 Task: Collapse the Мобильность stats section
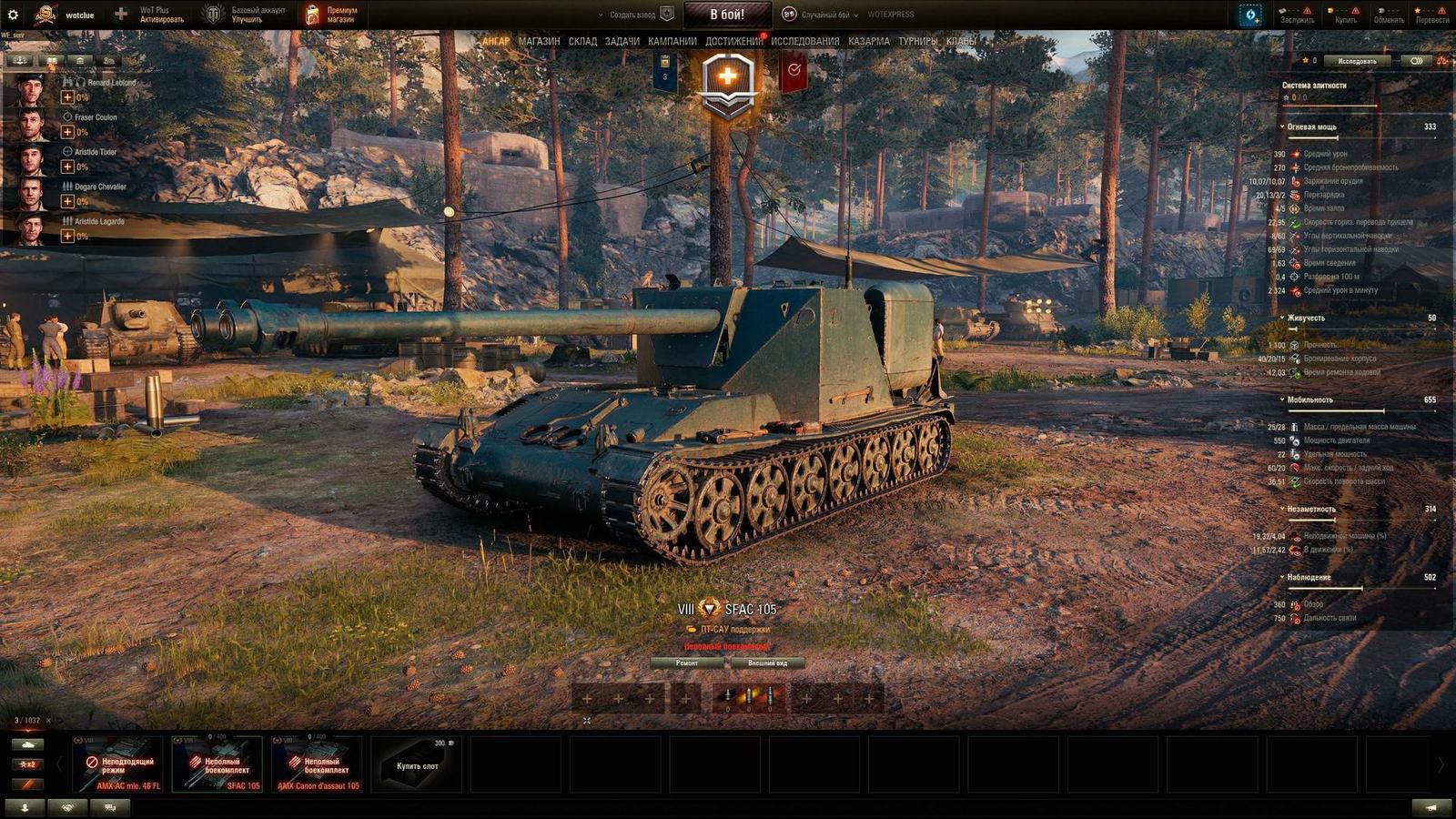(x=1309, y=400)
